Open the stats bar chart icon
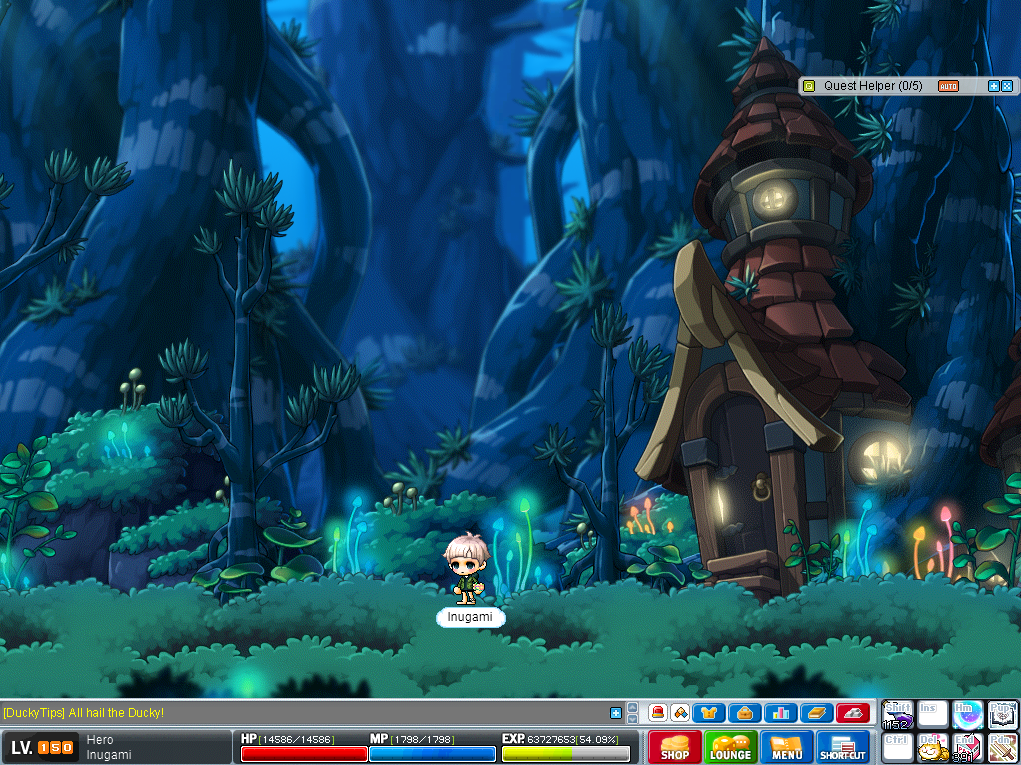The height and width of the screenshot is (765, 1021). [779, 713]
